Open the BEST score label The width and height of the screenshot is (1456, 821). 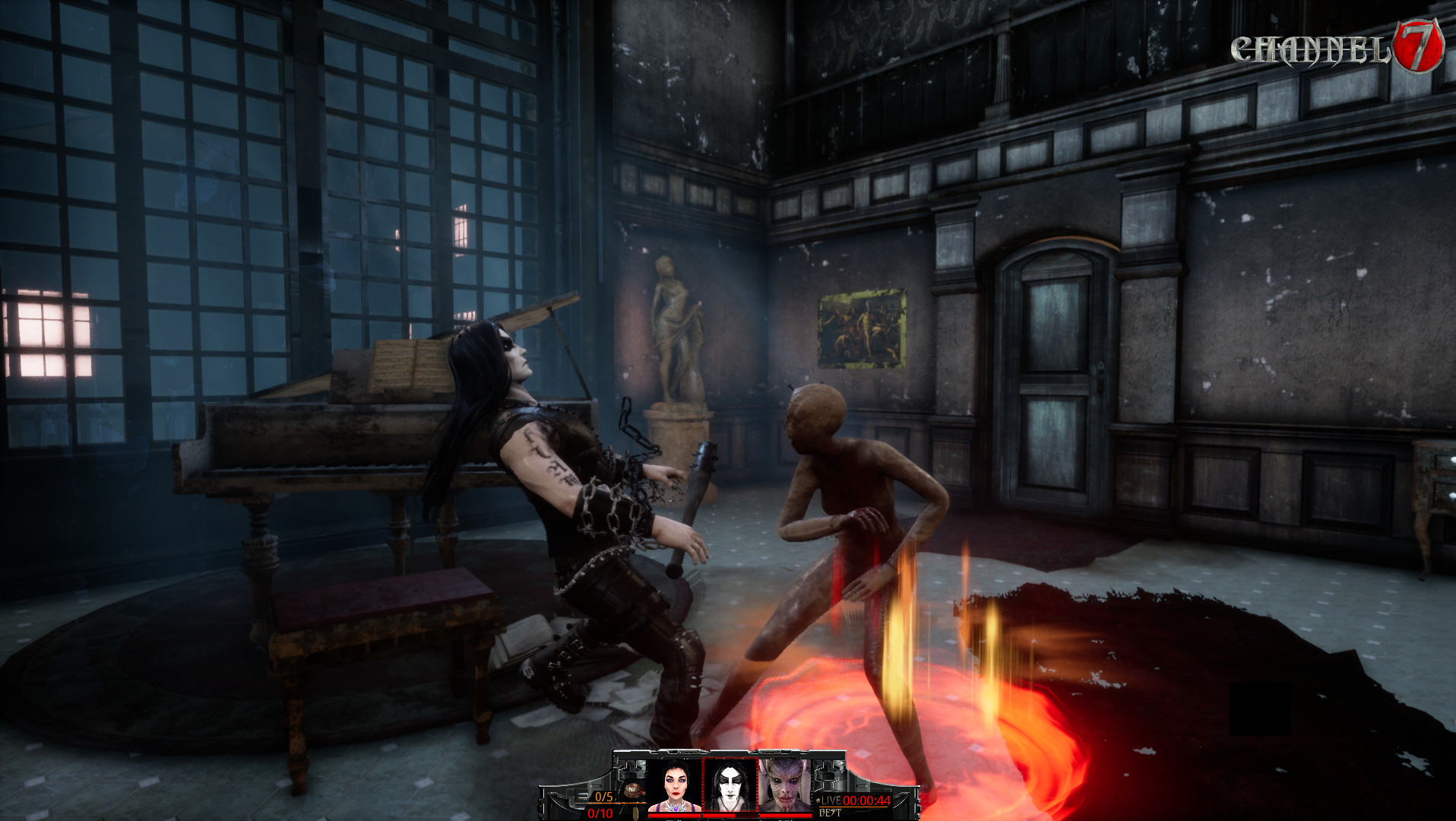pos(829,811)
